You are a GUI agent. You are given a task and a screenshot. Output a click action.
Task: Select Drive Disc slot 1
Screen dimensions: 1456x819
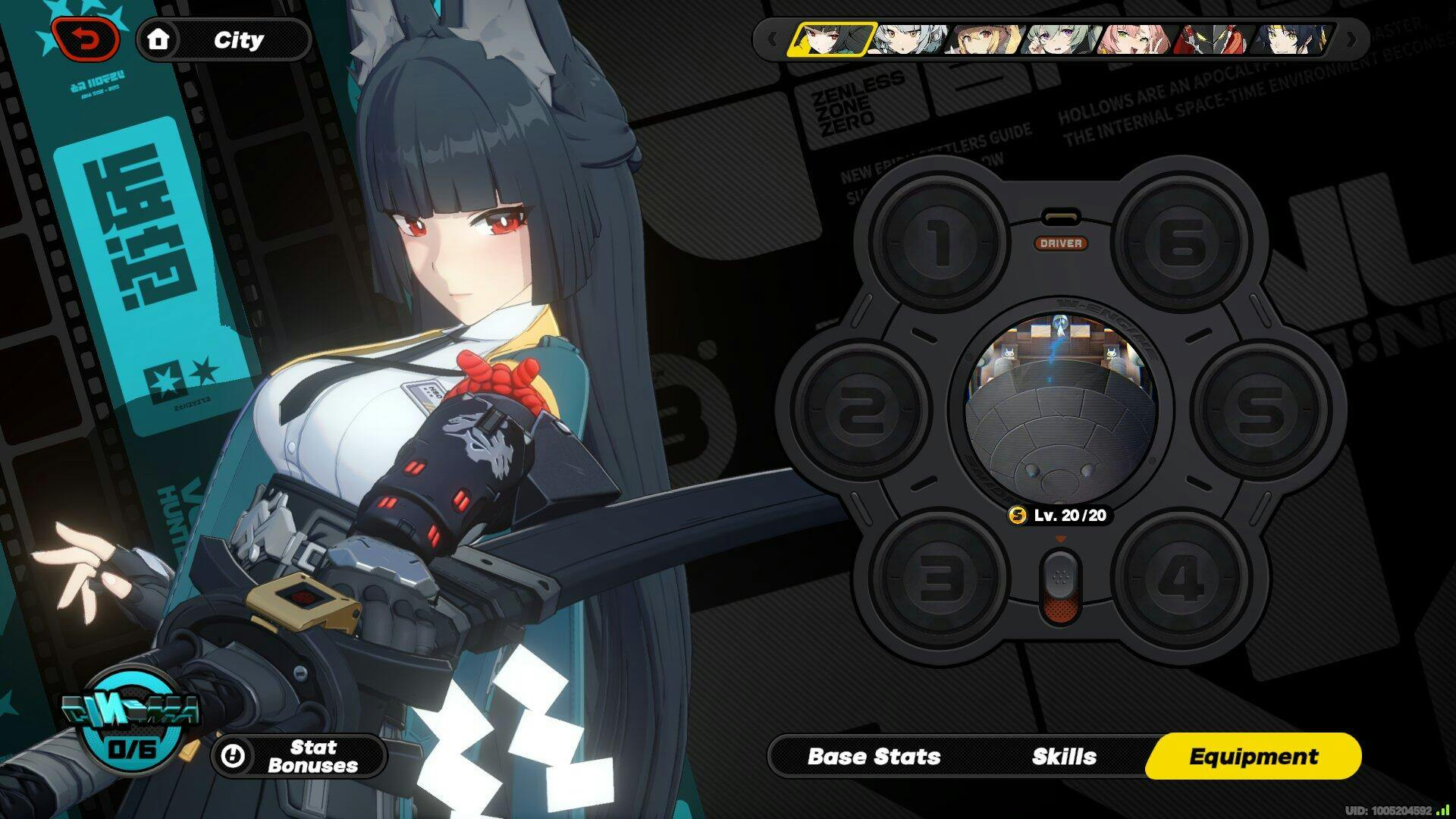[940, 243]
